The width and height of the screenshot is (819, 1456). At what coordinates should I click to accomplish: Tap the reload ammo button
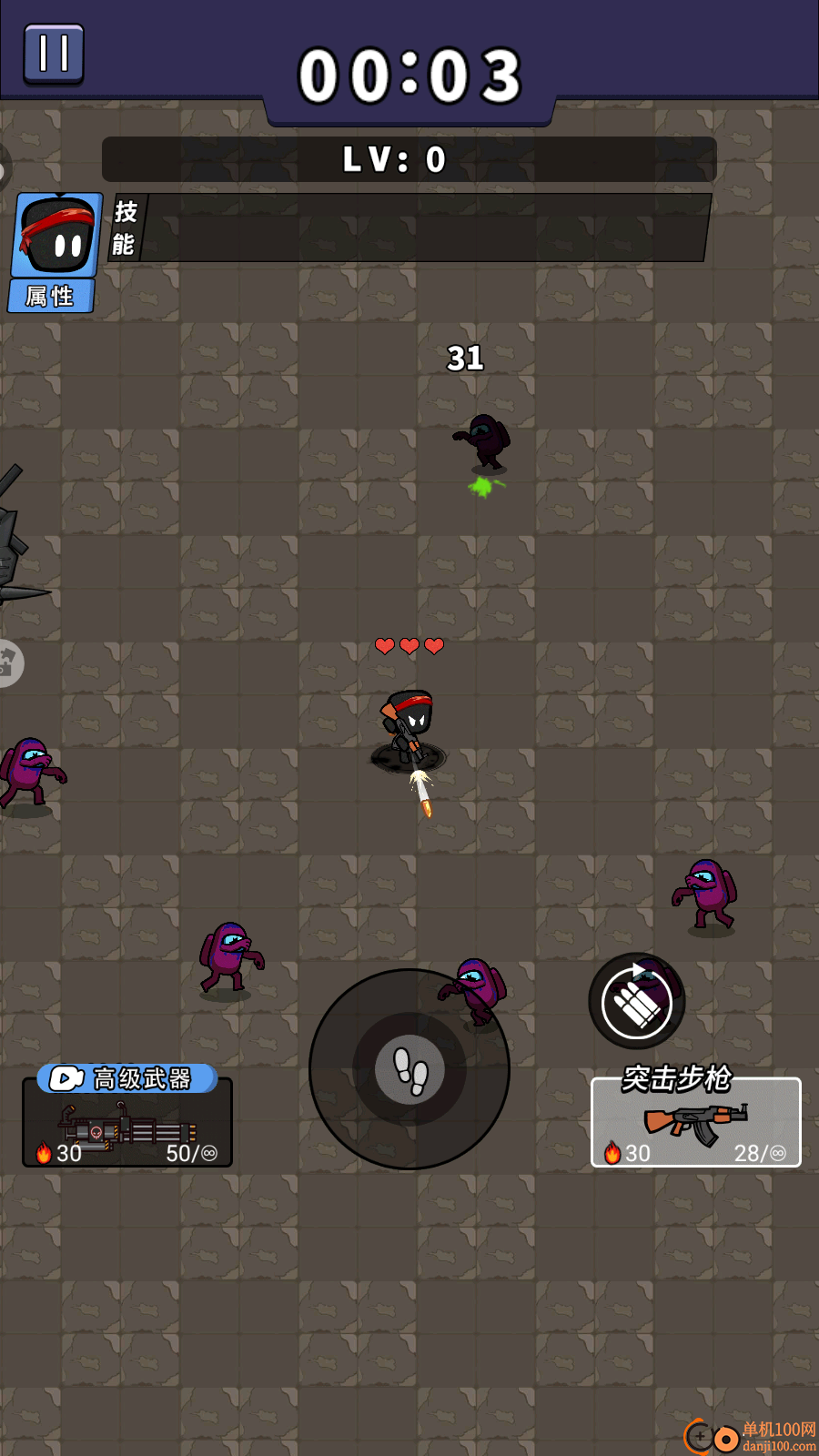click(637, 1001)
